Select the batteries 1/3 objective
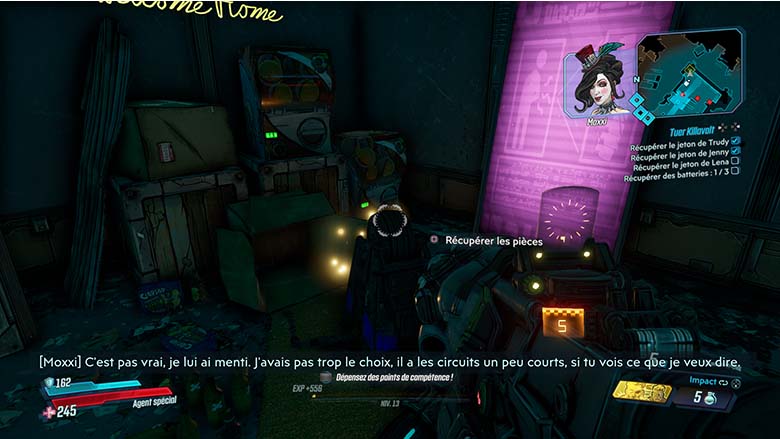 point(676,177)
